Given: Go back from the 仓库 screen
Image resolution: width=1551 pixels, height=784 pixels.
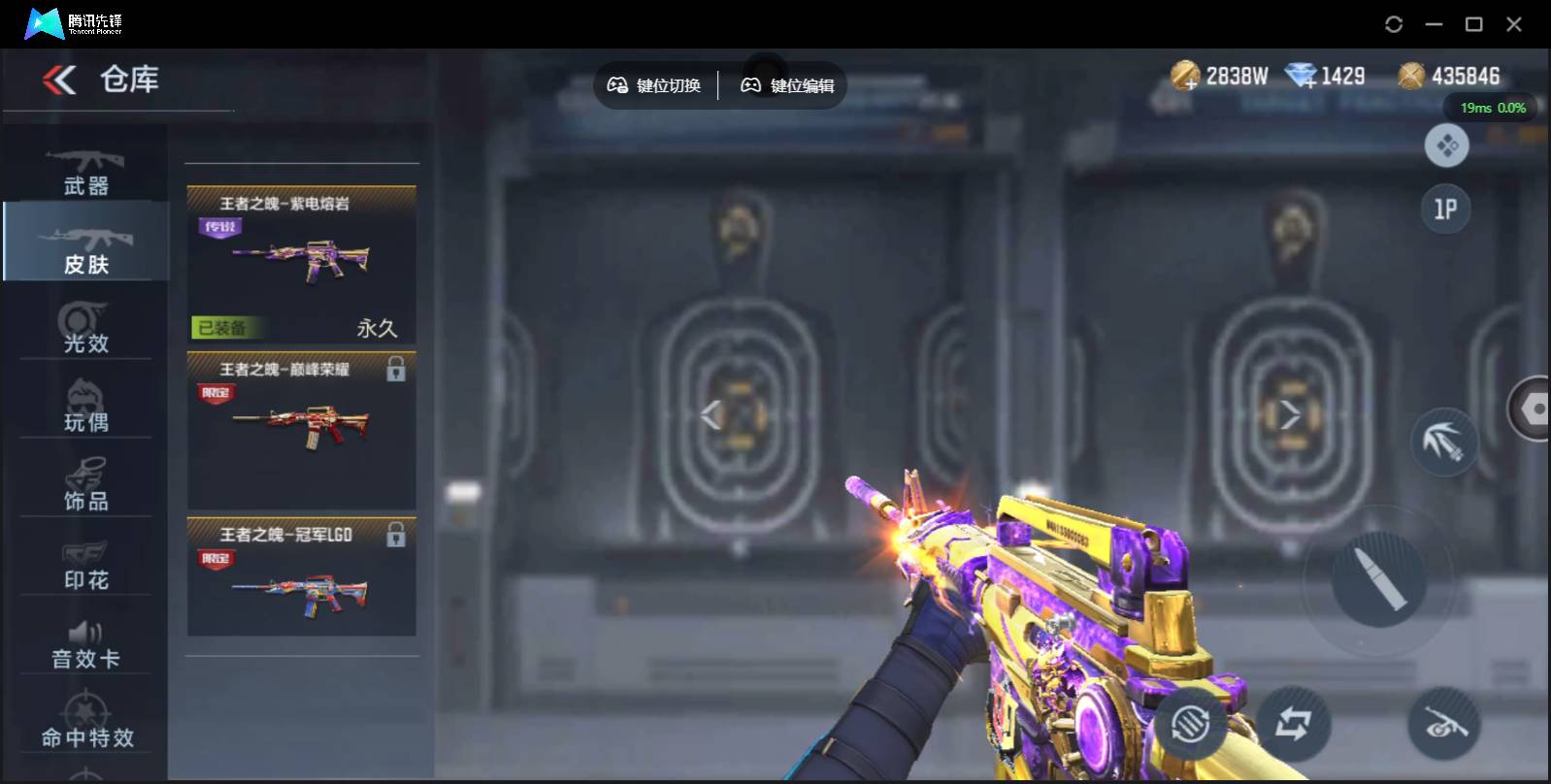Looking at the screenshot, I should [x=59, y=80].
